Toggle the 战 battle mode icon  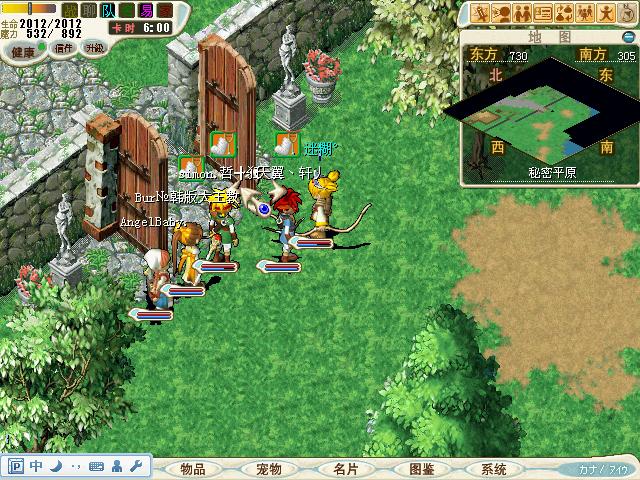click(x=69, y=10)
